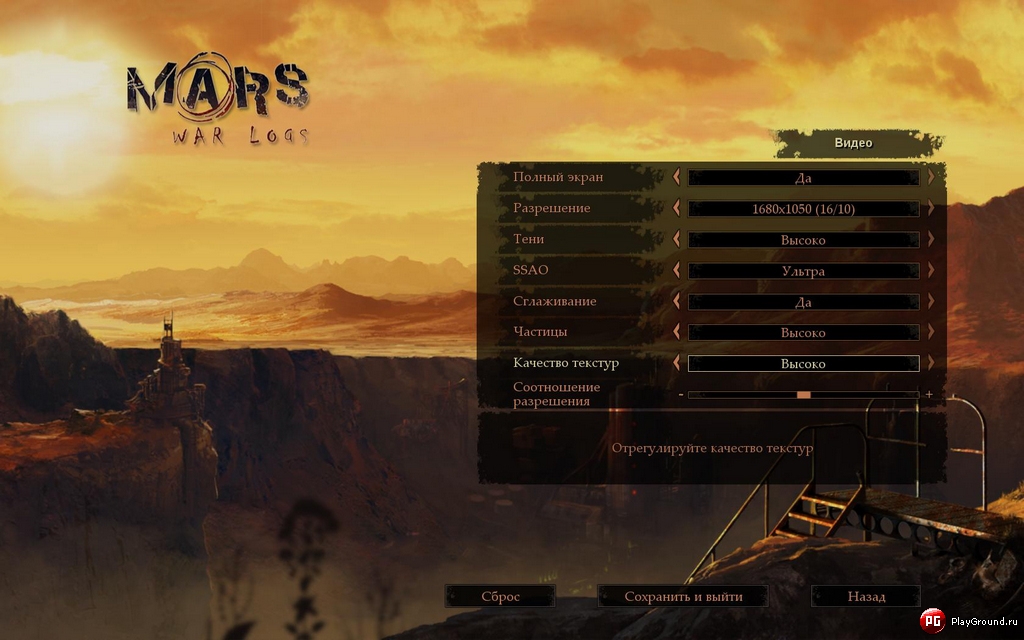Click right arrow next to Полный экран value
Screen dimensions: 1024x640
click(x=931, y=177)
